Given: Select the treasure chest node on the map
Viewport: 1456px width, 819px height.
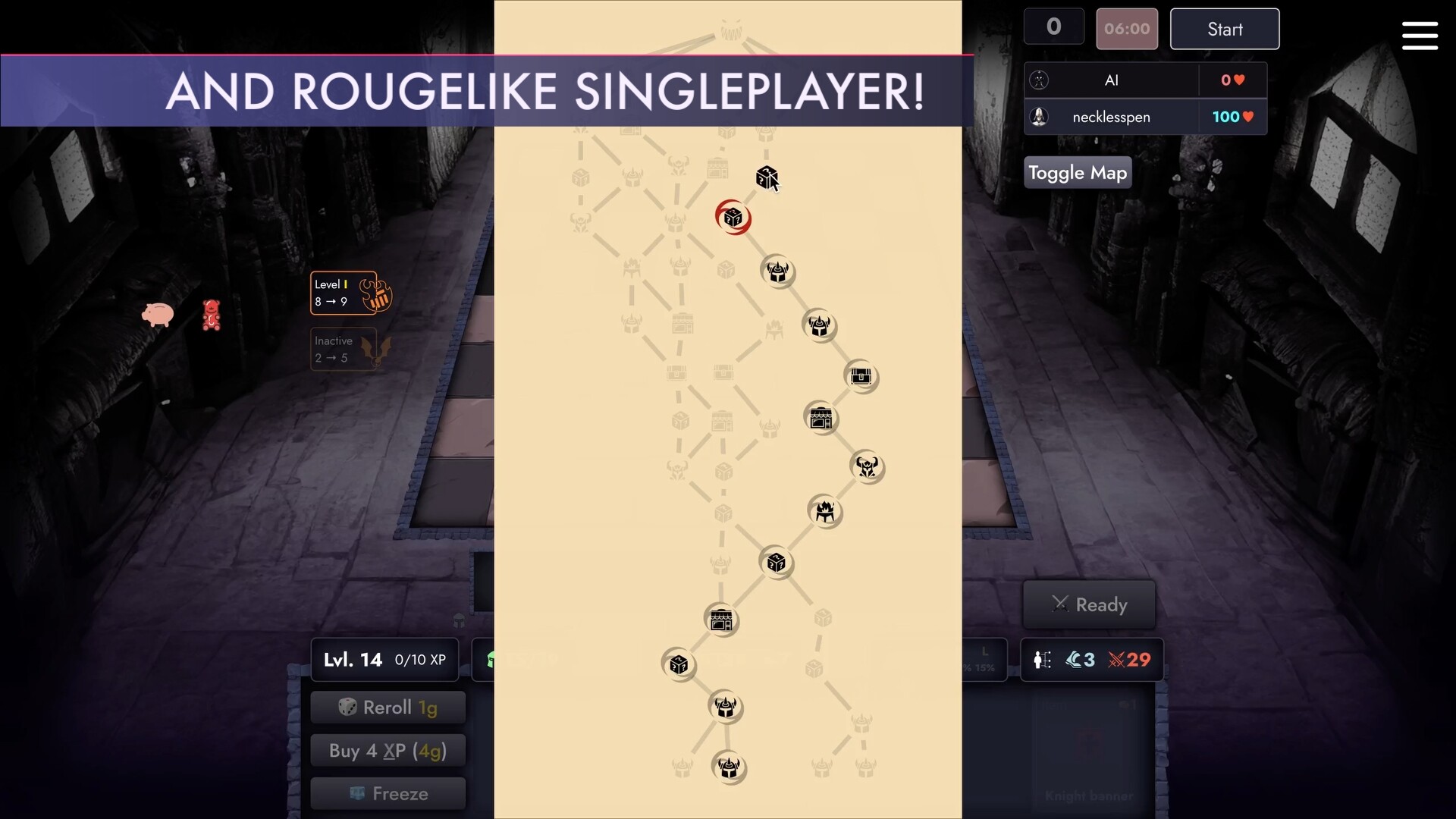Looking at the screenshot, I should pos(862,377).
